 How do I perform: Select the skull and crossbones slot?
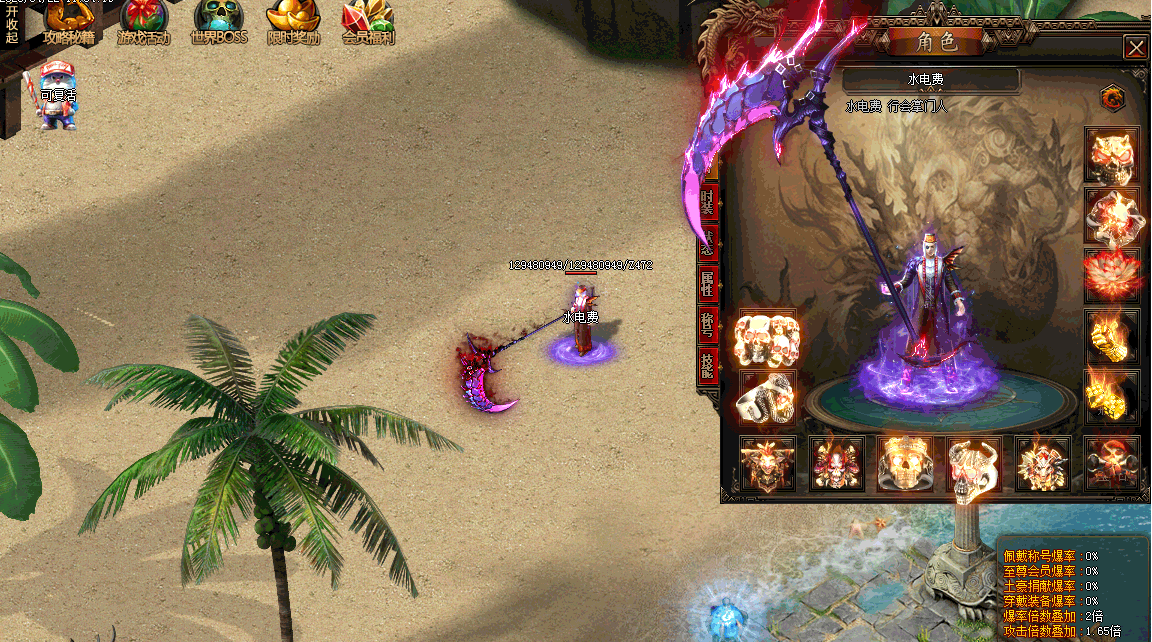click(1111, 464)
